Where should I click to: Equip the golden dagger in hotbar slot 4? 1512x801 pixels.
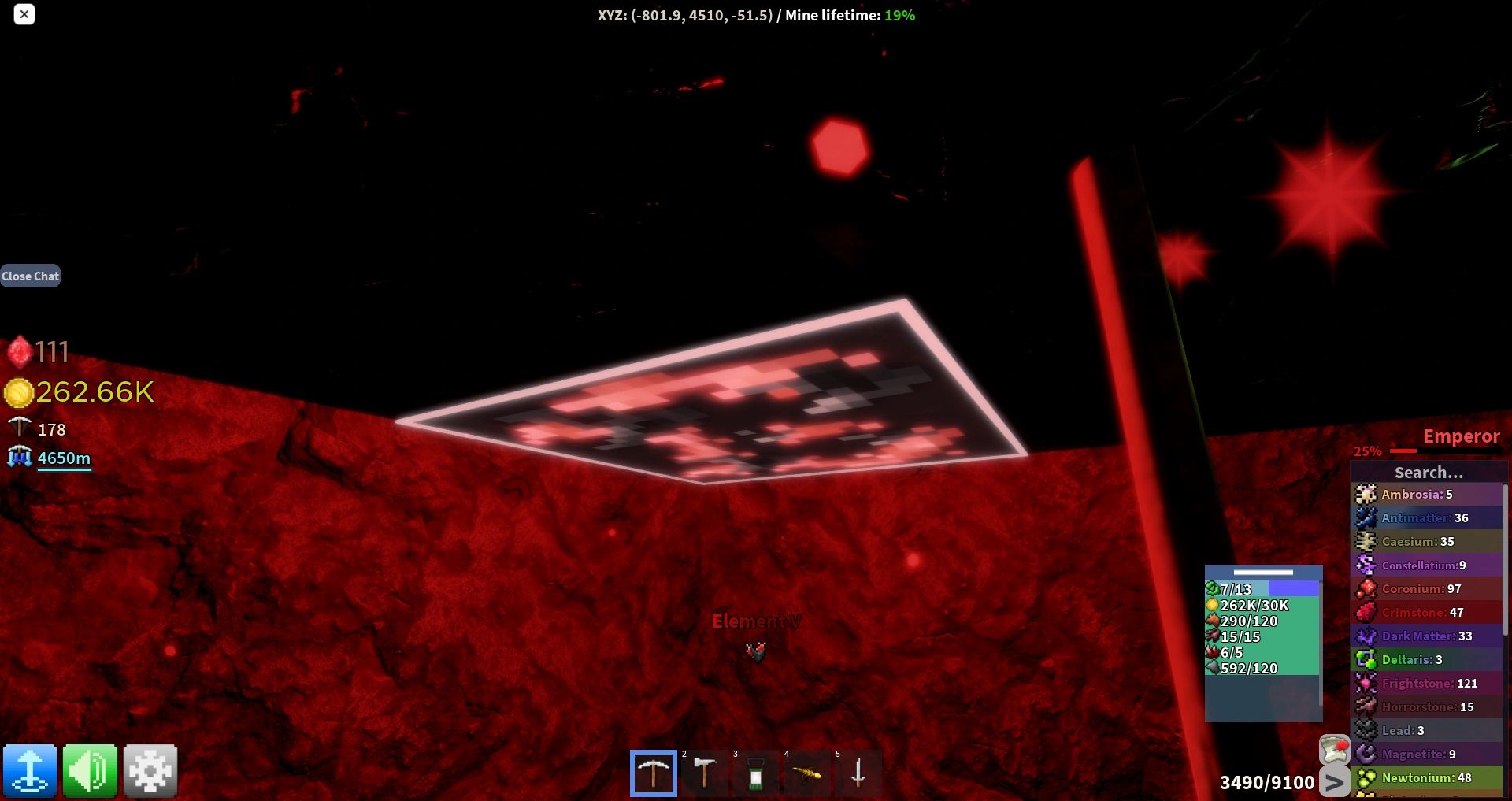(807, 773)
